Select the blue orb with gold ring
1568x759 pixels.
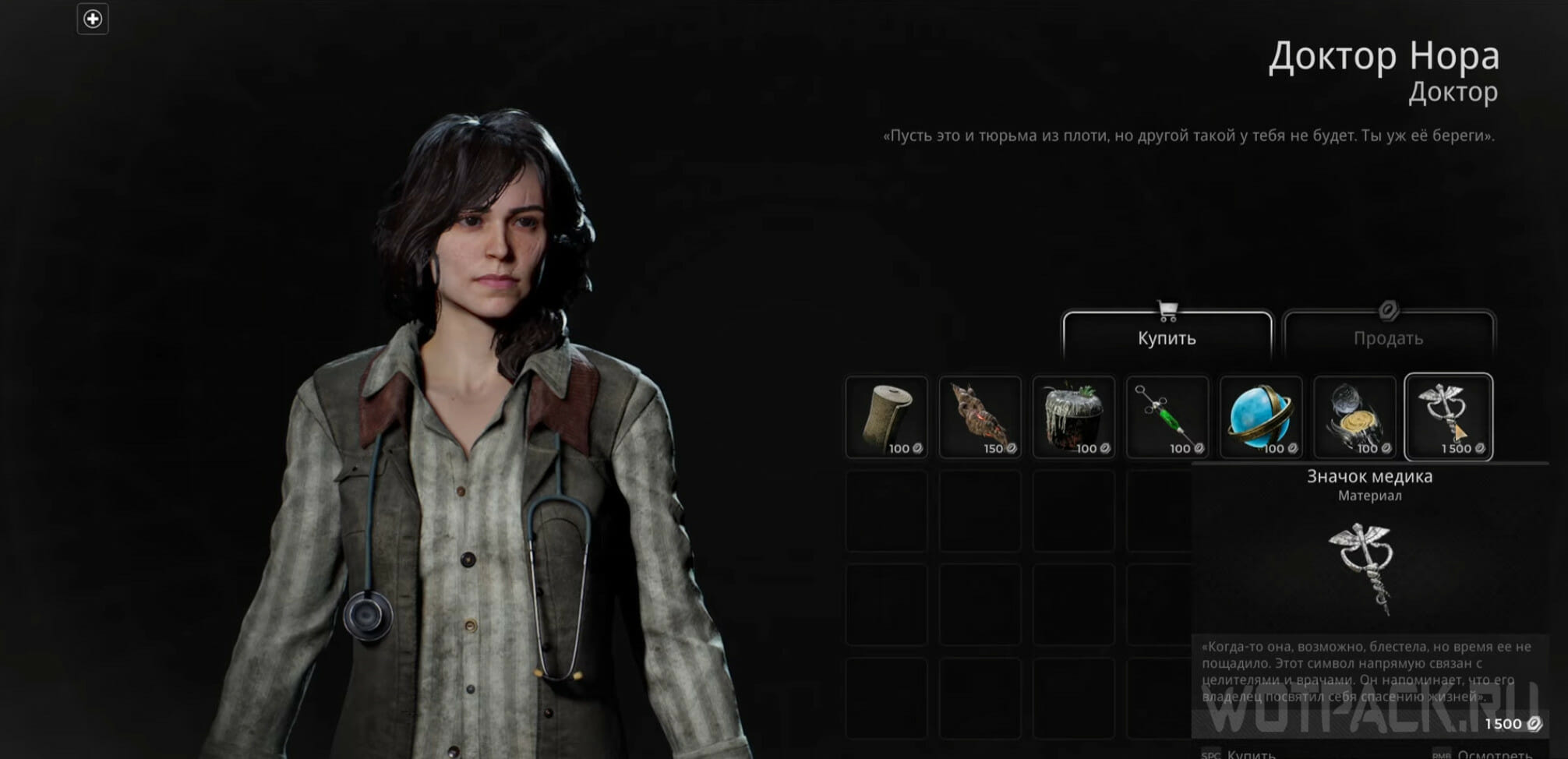click(x=1261, y=417)
